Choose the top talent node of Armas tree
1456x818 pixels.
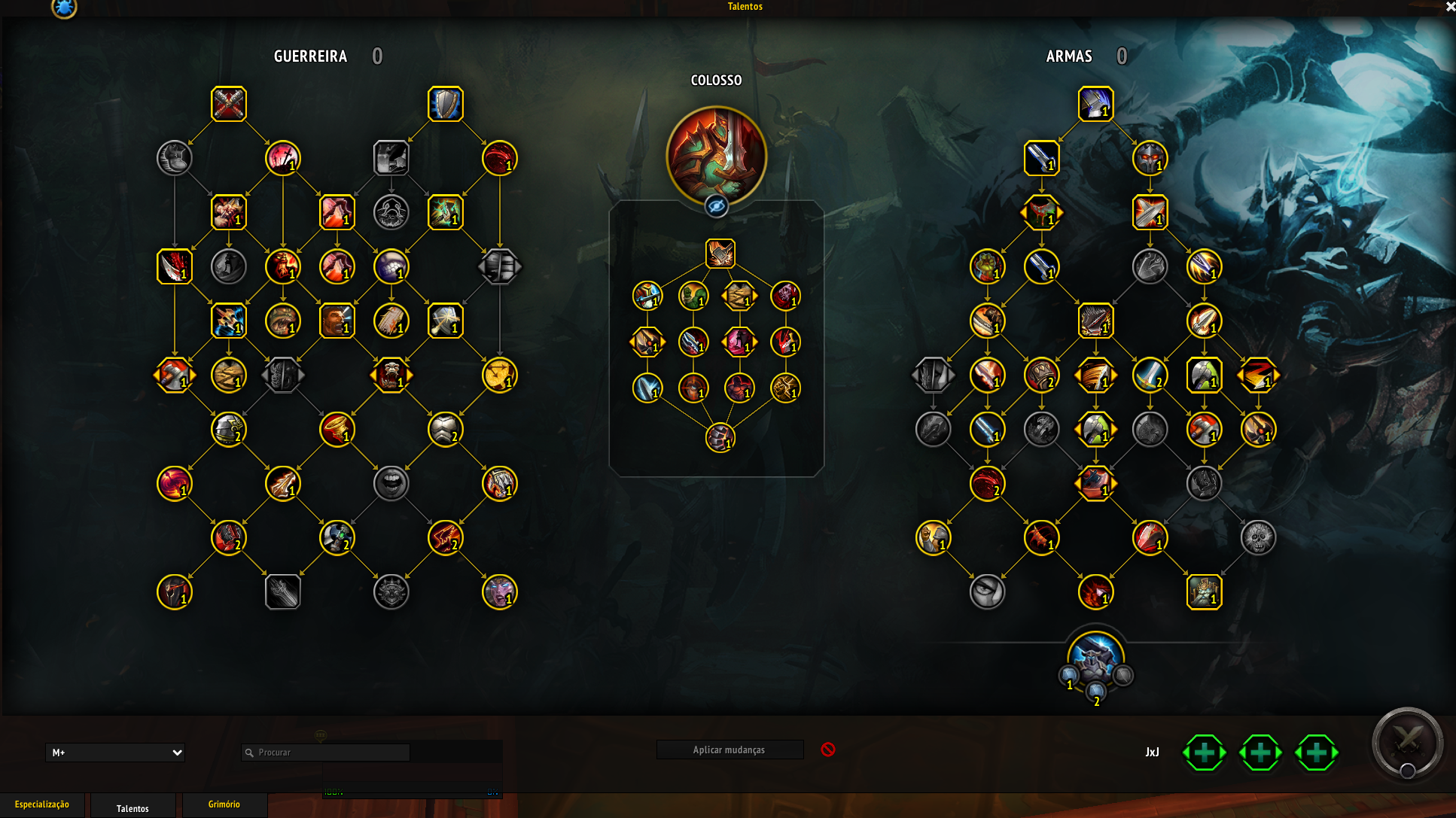click(1096, 104)
